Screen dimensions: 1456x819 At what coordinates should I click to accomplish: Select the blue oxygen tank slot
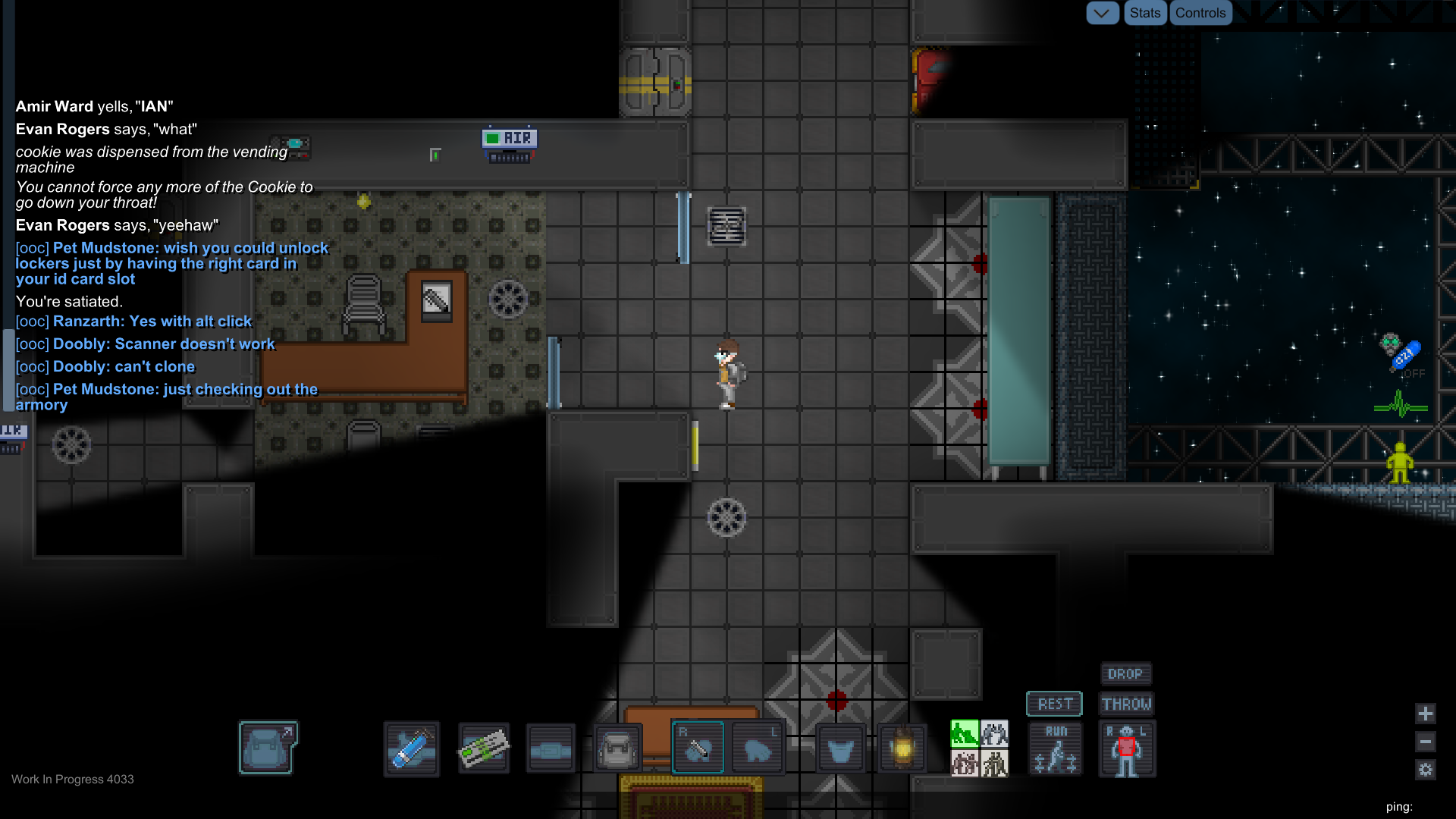pyautogui.click(x=412, y=749)
